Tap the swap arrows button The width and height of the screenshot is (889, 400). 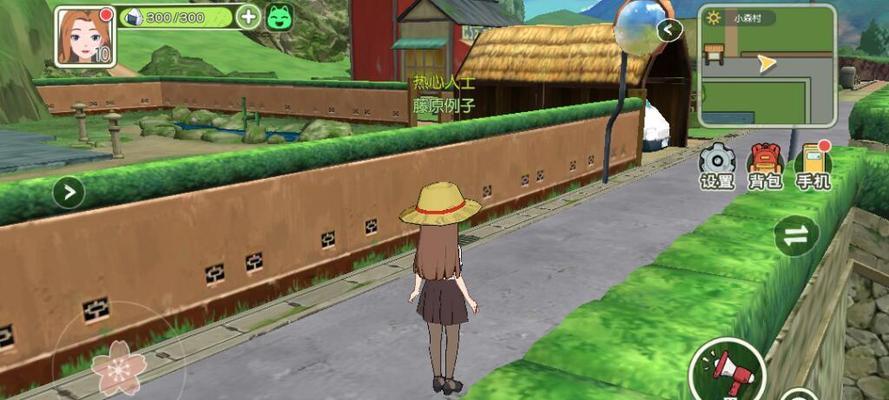[796, 236]
